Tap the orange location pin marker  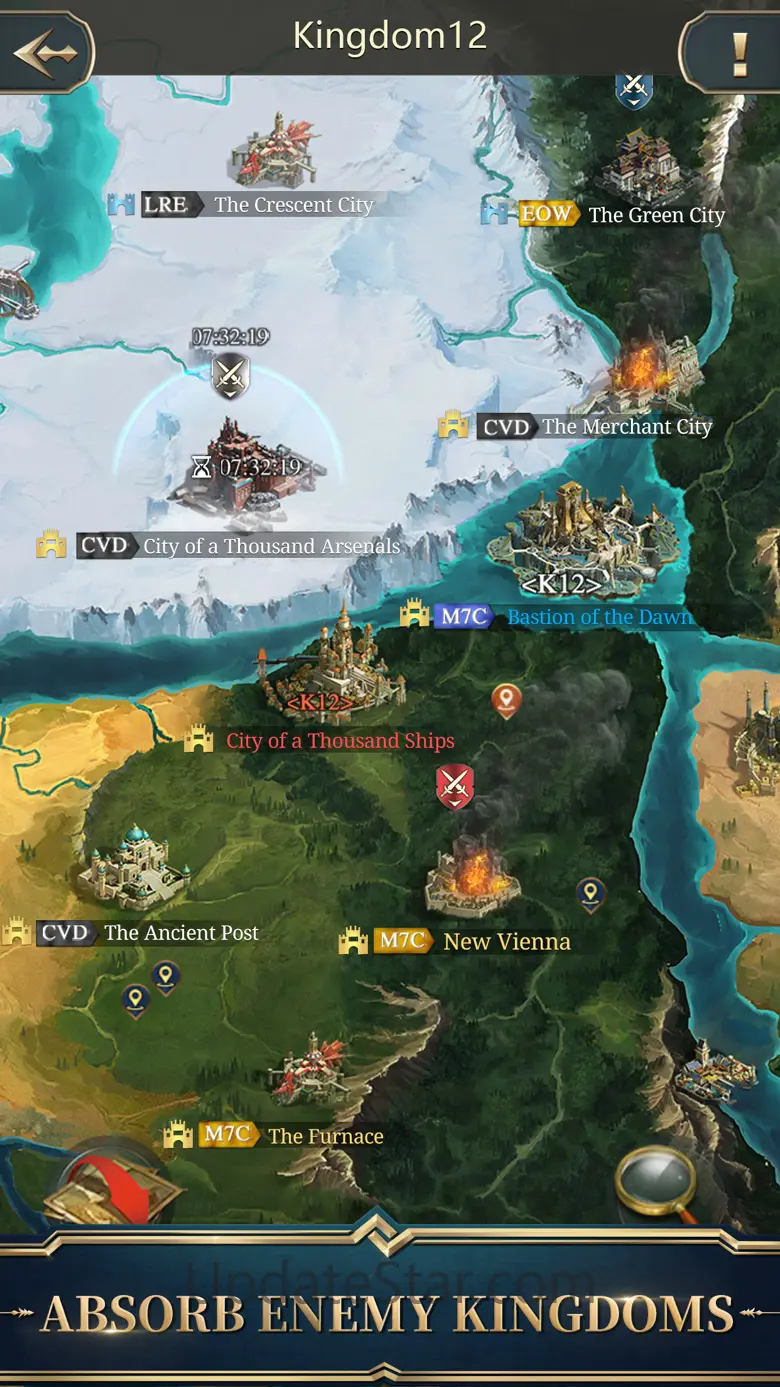click(x=506, y=700)
